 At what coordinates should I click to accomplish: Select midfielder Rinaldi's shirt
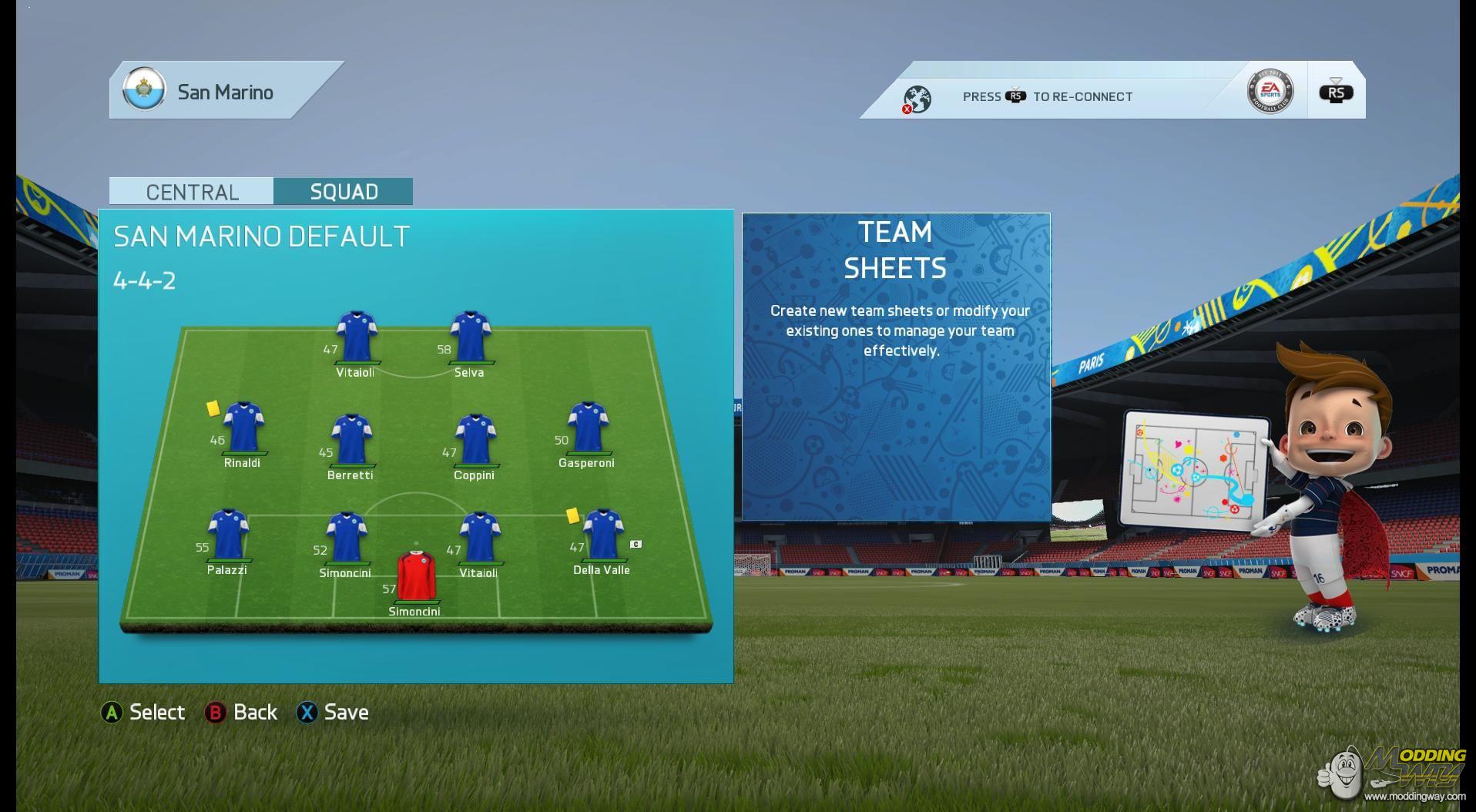(243, 427)
